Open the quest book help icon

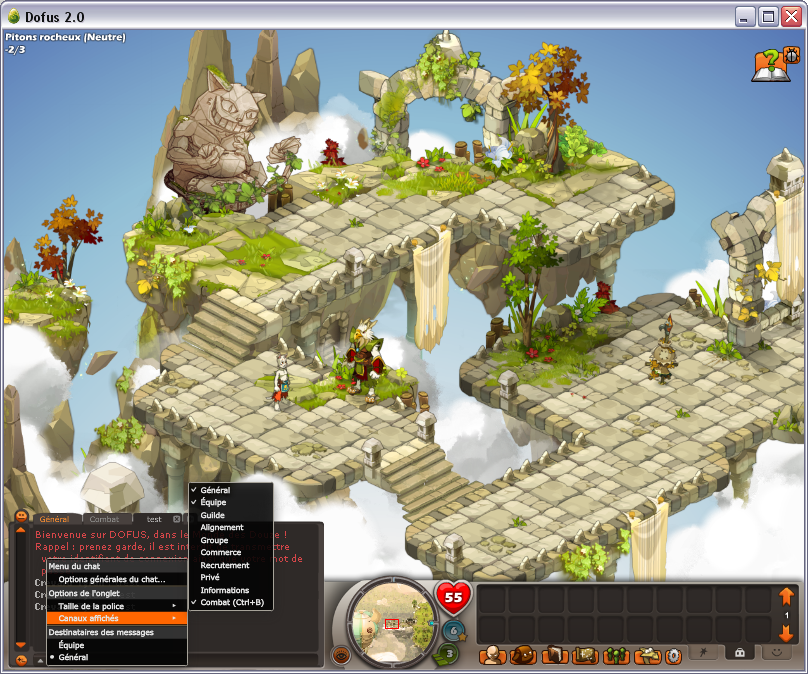tap(768, 64)
